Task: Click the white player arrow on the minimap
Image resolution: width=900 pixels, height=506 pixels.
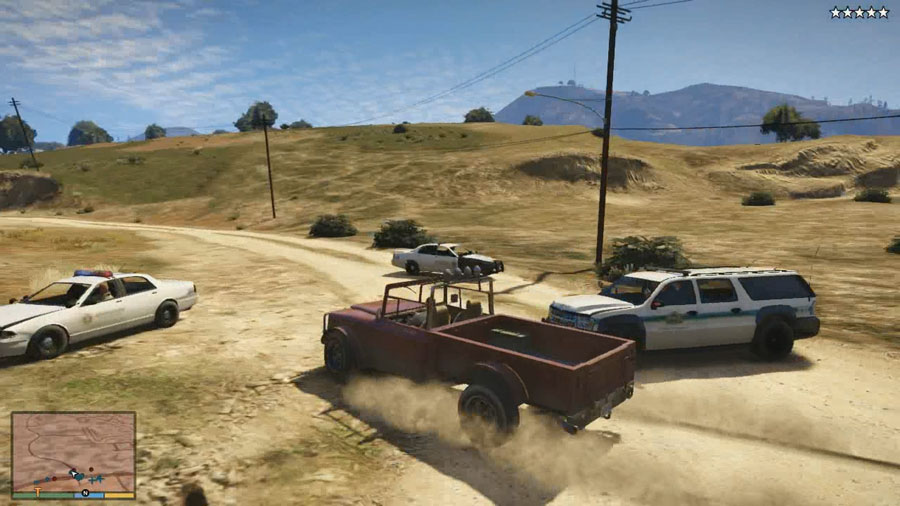Action: [x=73, y=474]
